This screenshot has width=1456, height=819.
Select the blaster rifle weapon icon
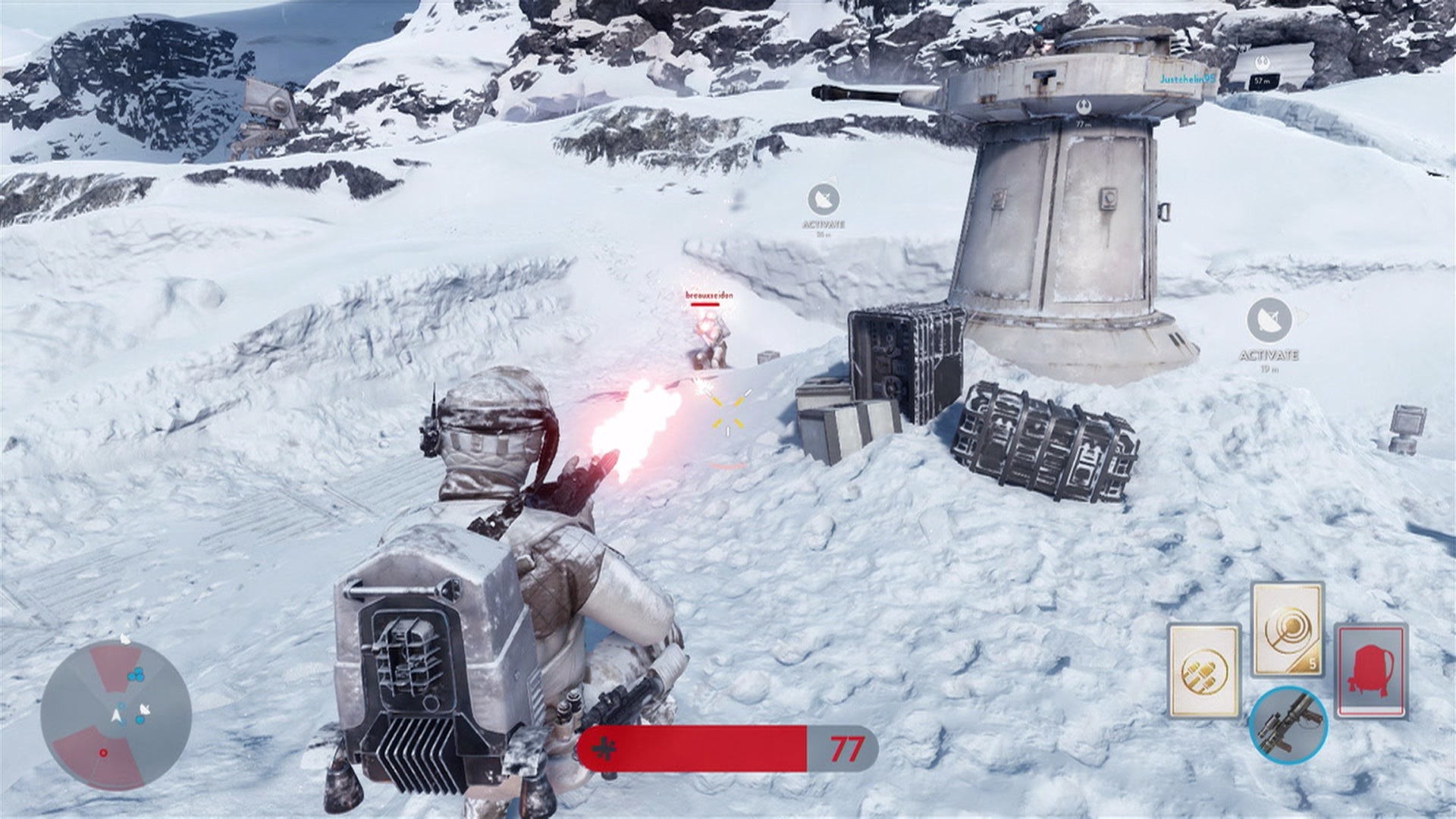1288,724
